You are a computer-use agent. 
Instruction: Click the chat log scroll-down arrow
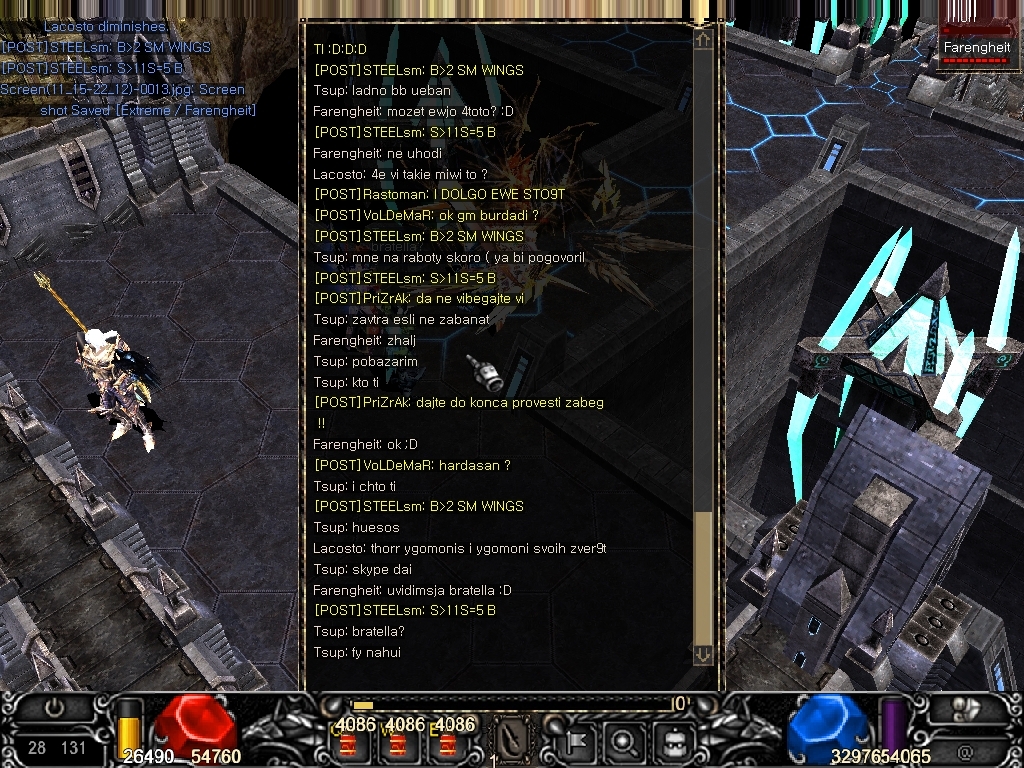coord(703,654)
